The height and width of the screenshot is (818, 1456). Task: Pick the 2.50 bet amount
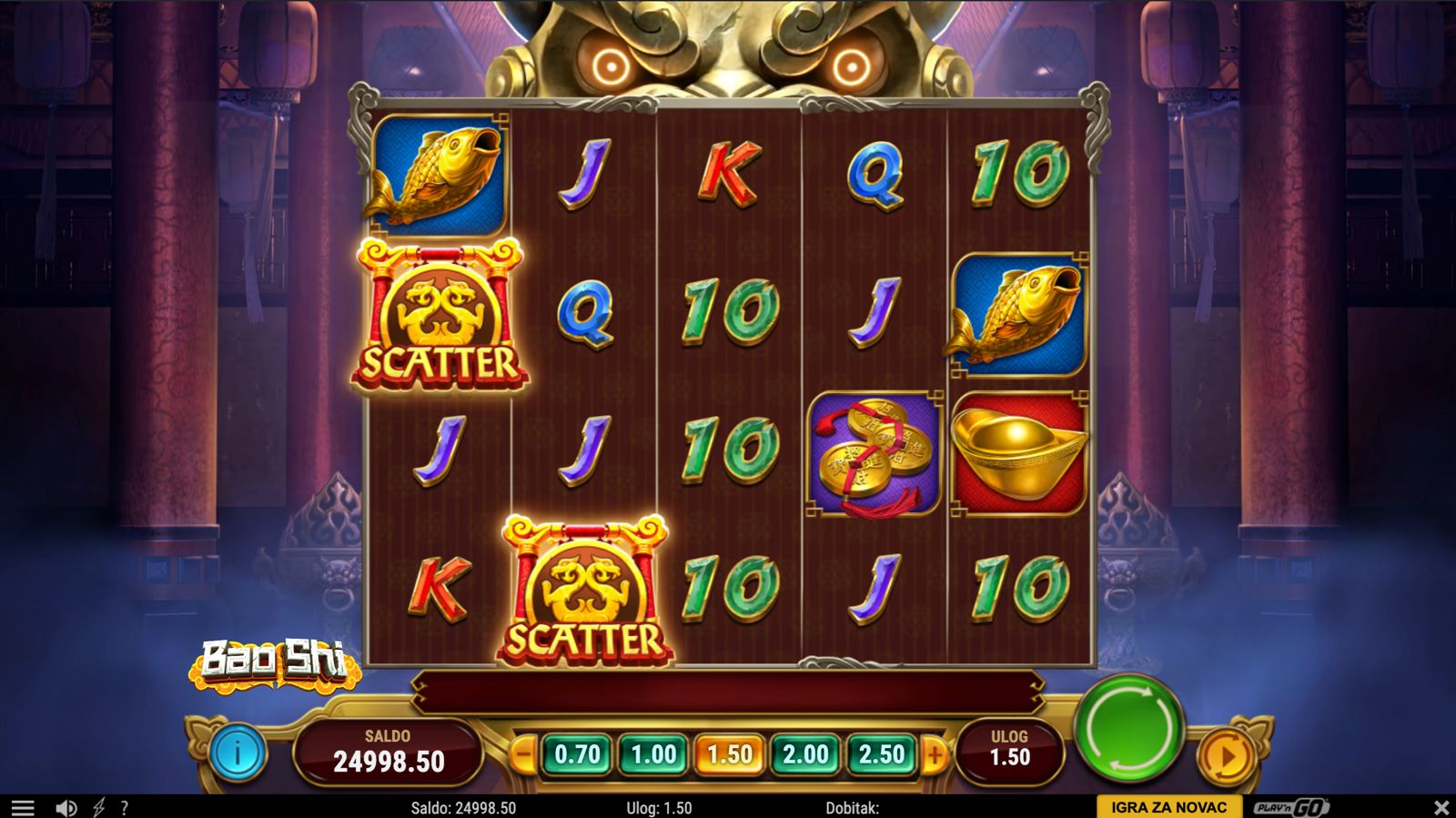(x=881, y=754)
